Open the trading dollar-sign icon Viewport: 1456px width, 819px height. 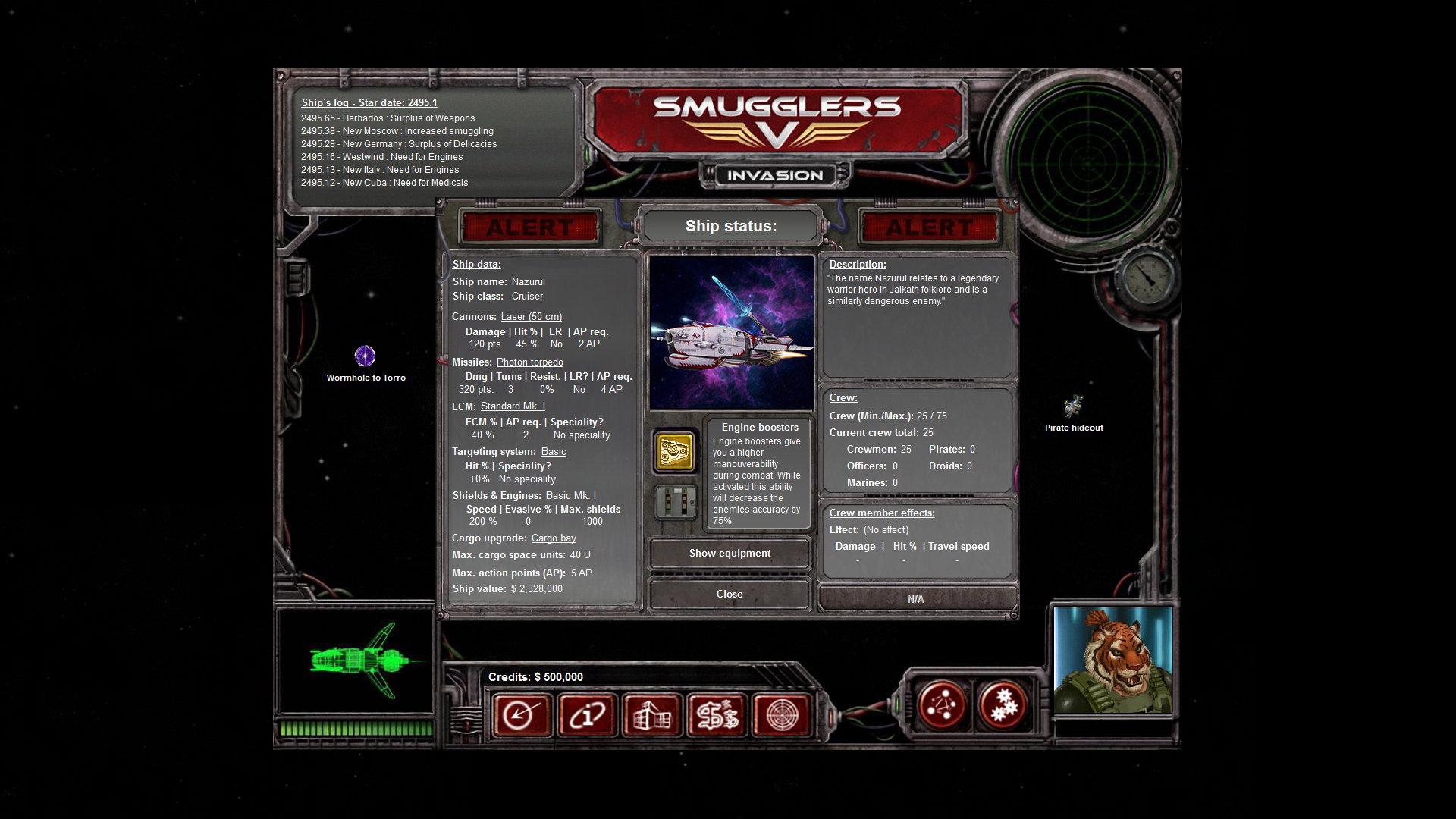point(716,714)
